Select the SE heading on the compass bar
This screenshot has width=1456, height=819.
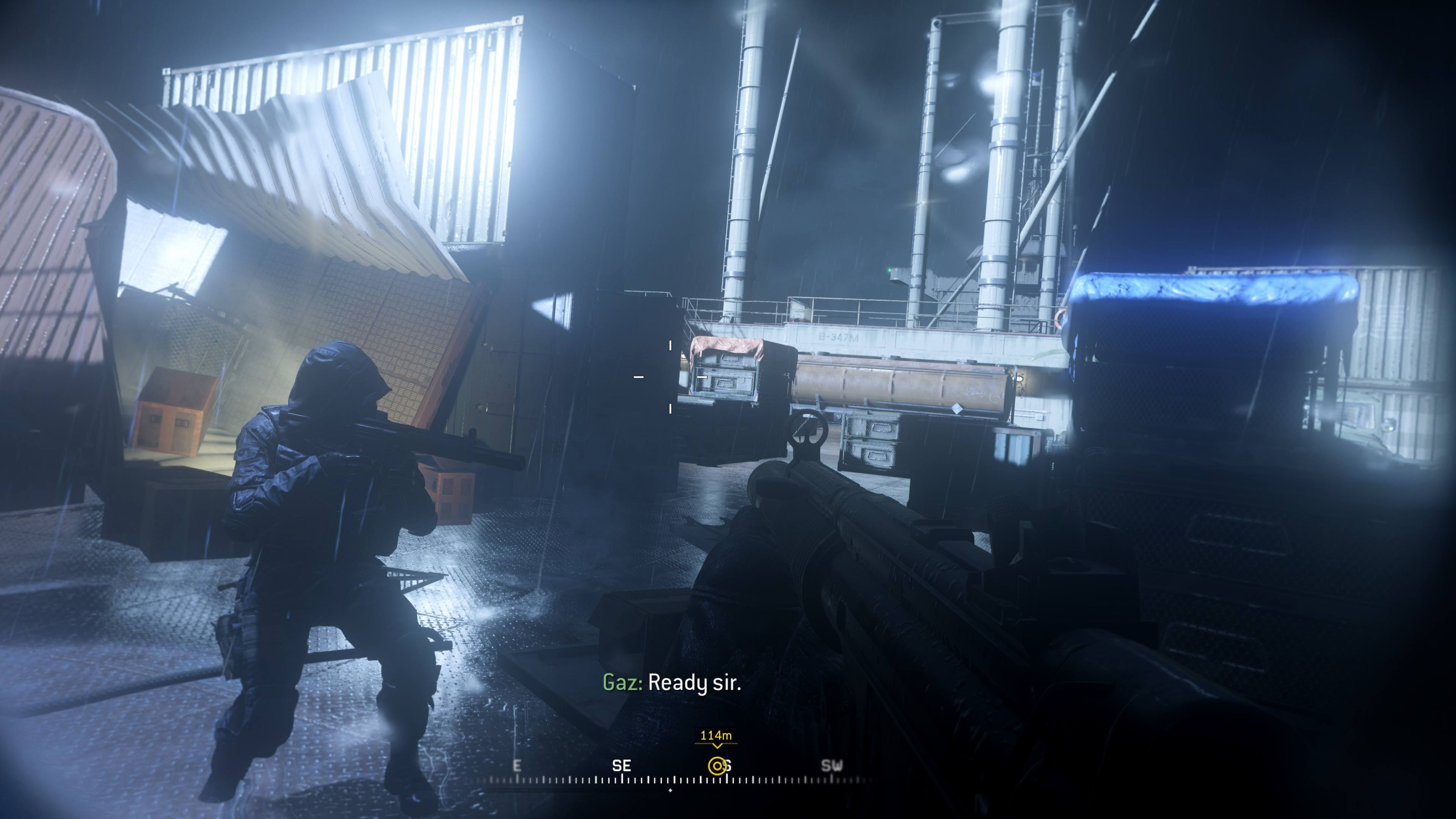coord(621,766)
